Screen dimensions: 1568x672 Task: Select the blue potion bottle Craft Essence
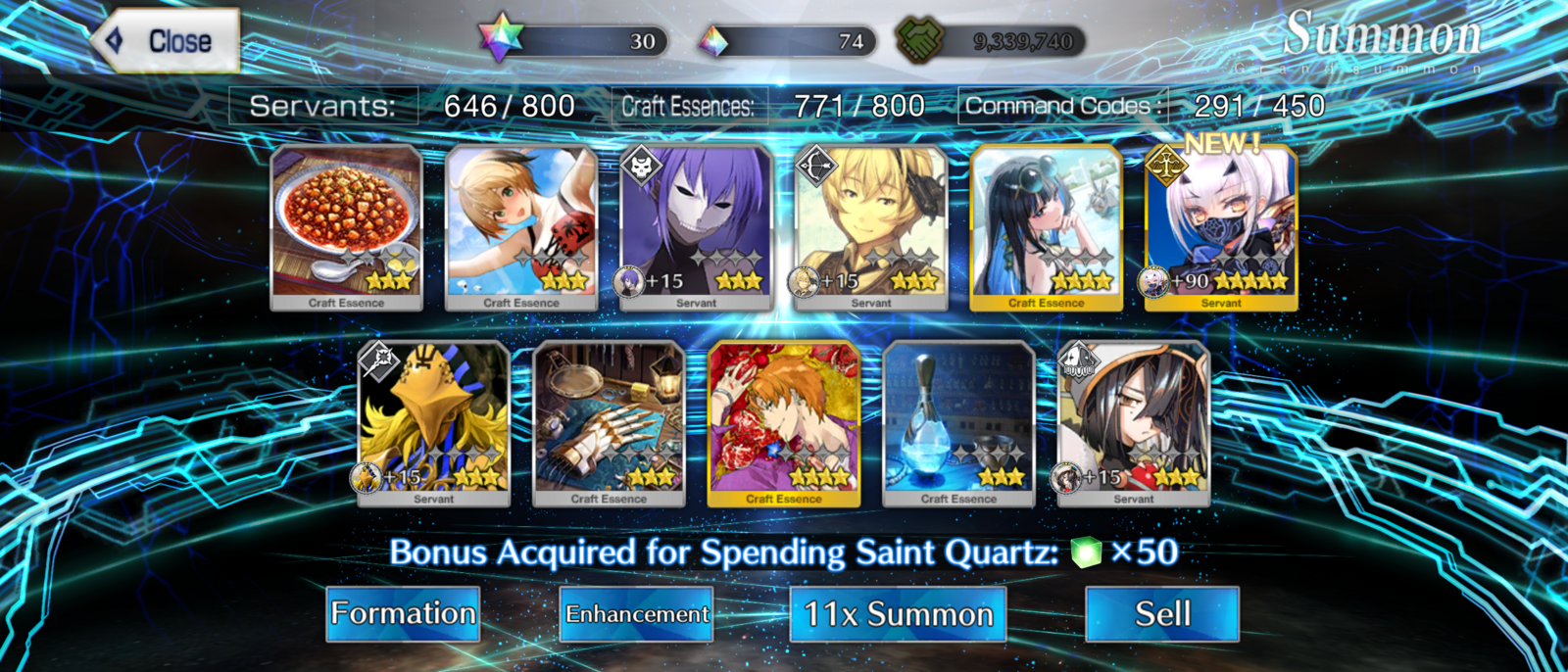point(958,423)
